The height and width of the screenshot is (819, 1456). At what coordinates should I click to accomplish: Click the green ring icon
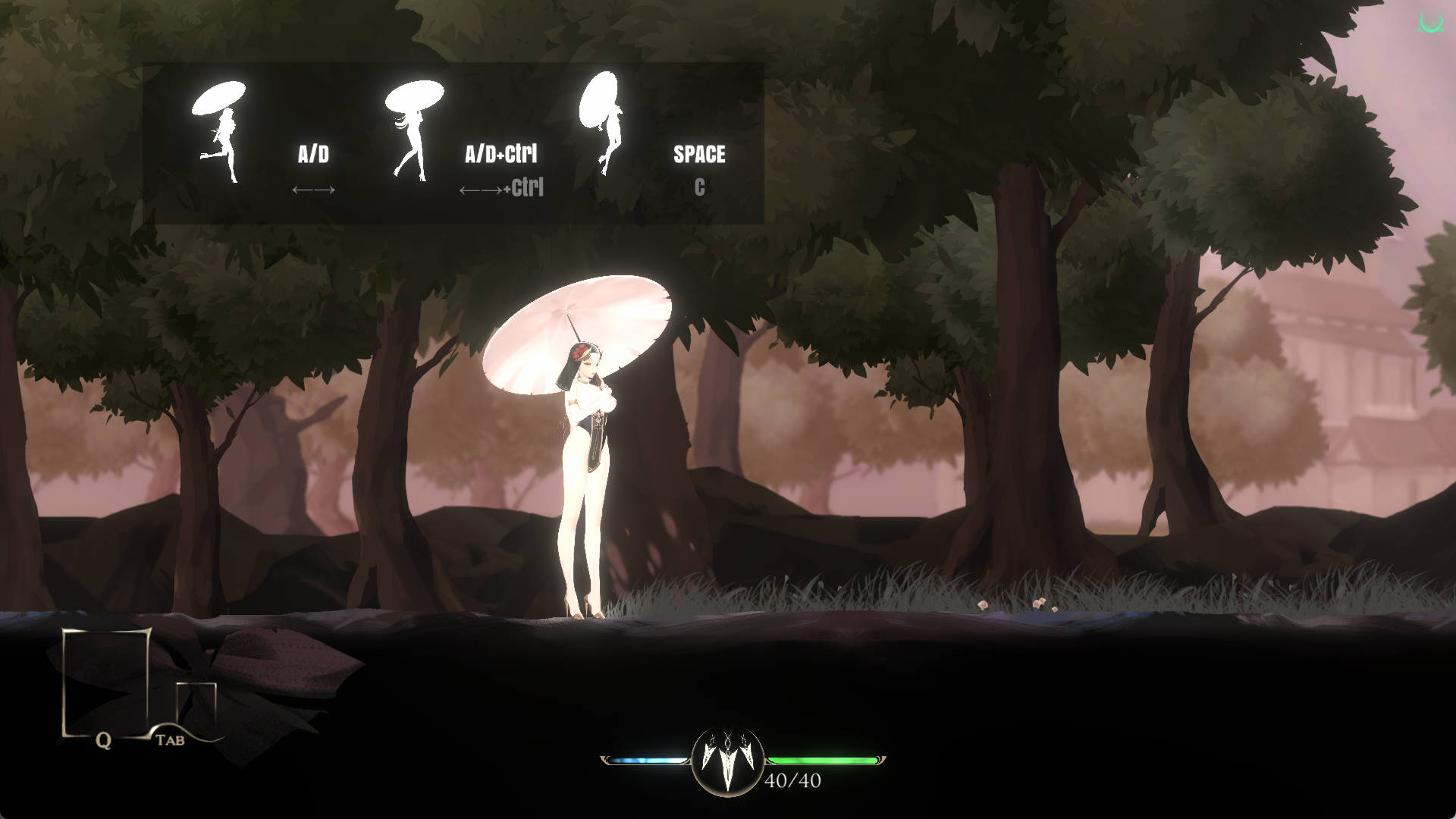pyautogui.click(x=1430, y=22)
